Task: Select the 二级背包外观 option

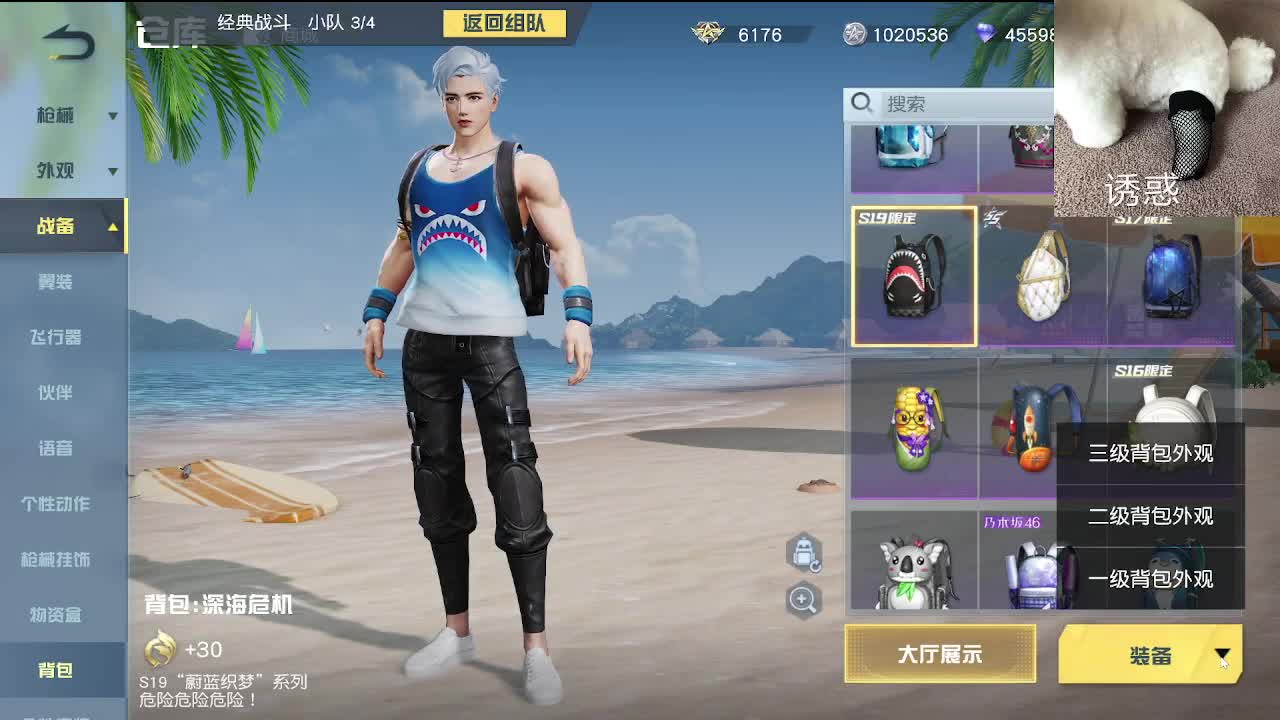Action: pos(1150,517)
